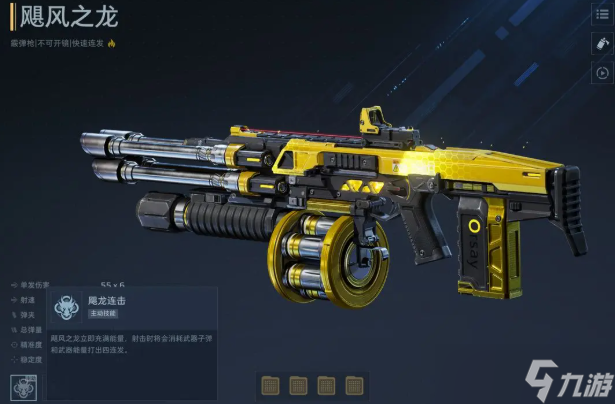Open the spray paint skin option
The width and height of the screenshot is (615, 404).
(x=601, y=44)
